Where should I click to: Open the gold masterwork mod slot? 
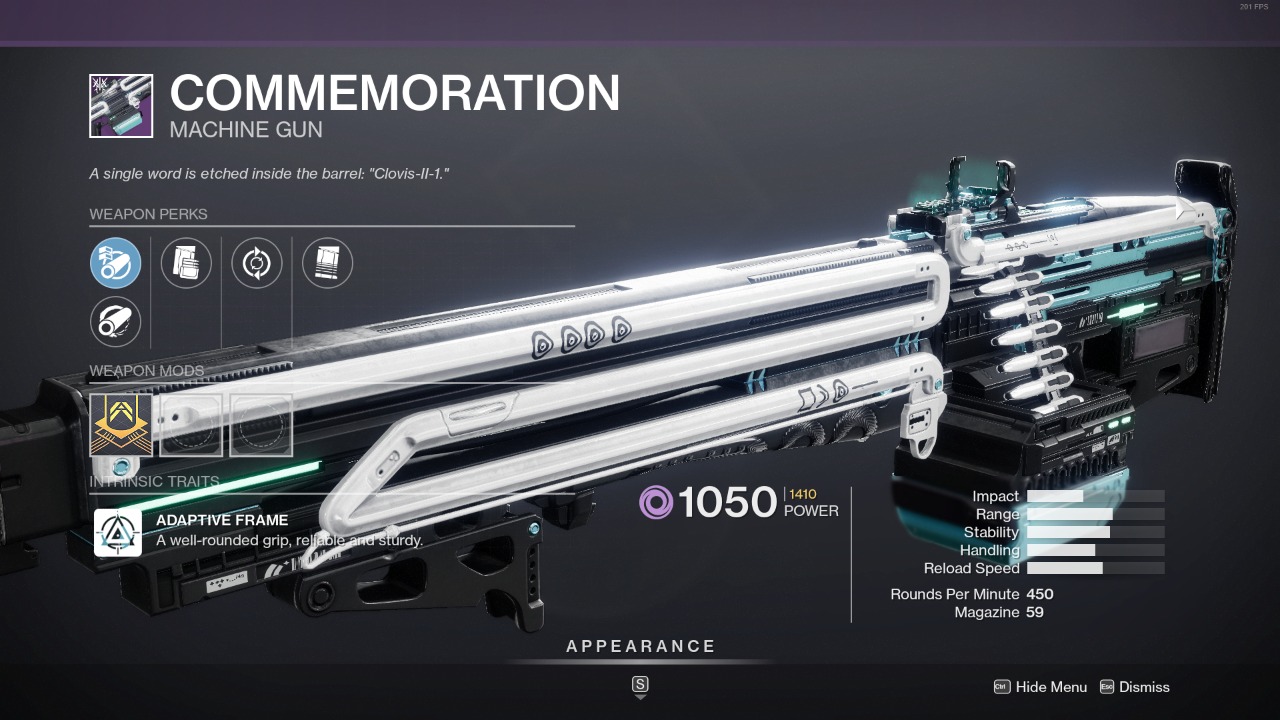[x=121, y=425]
